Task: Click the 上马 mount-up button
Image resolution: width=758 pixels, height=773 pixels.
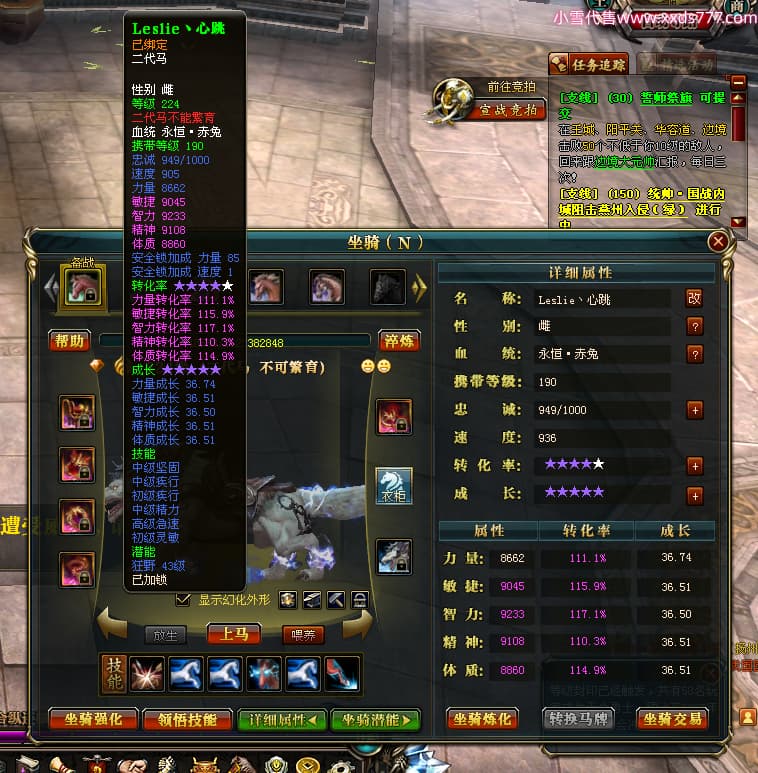Action: pyautogui.click(x=233, y=634)
